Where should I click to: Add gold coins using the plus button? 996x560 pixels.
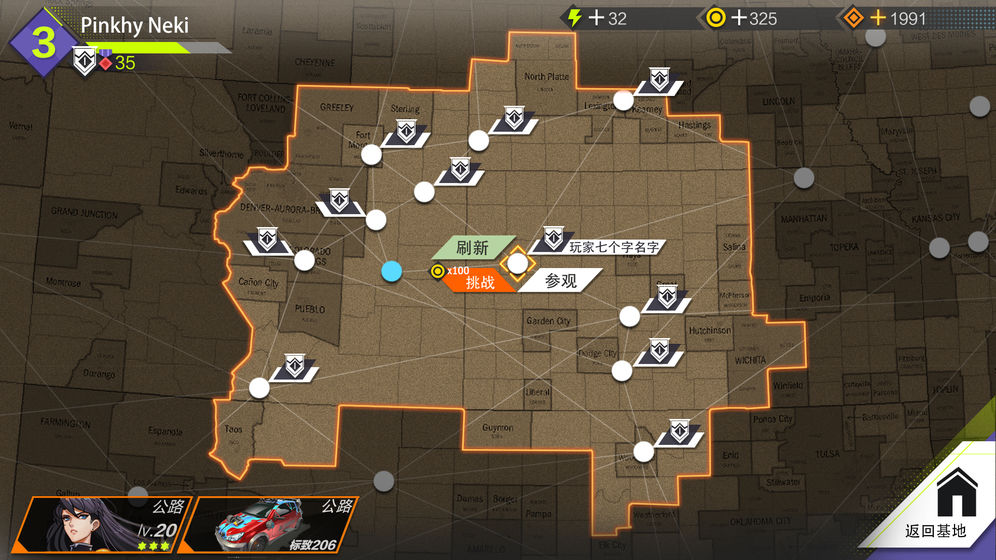click(x=740, y=18)
